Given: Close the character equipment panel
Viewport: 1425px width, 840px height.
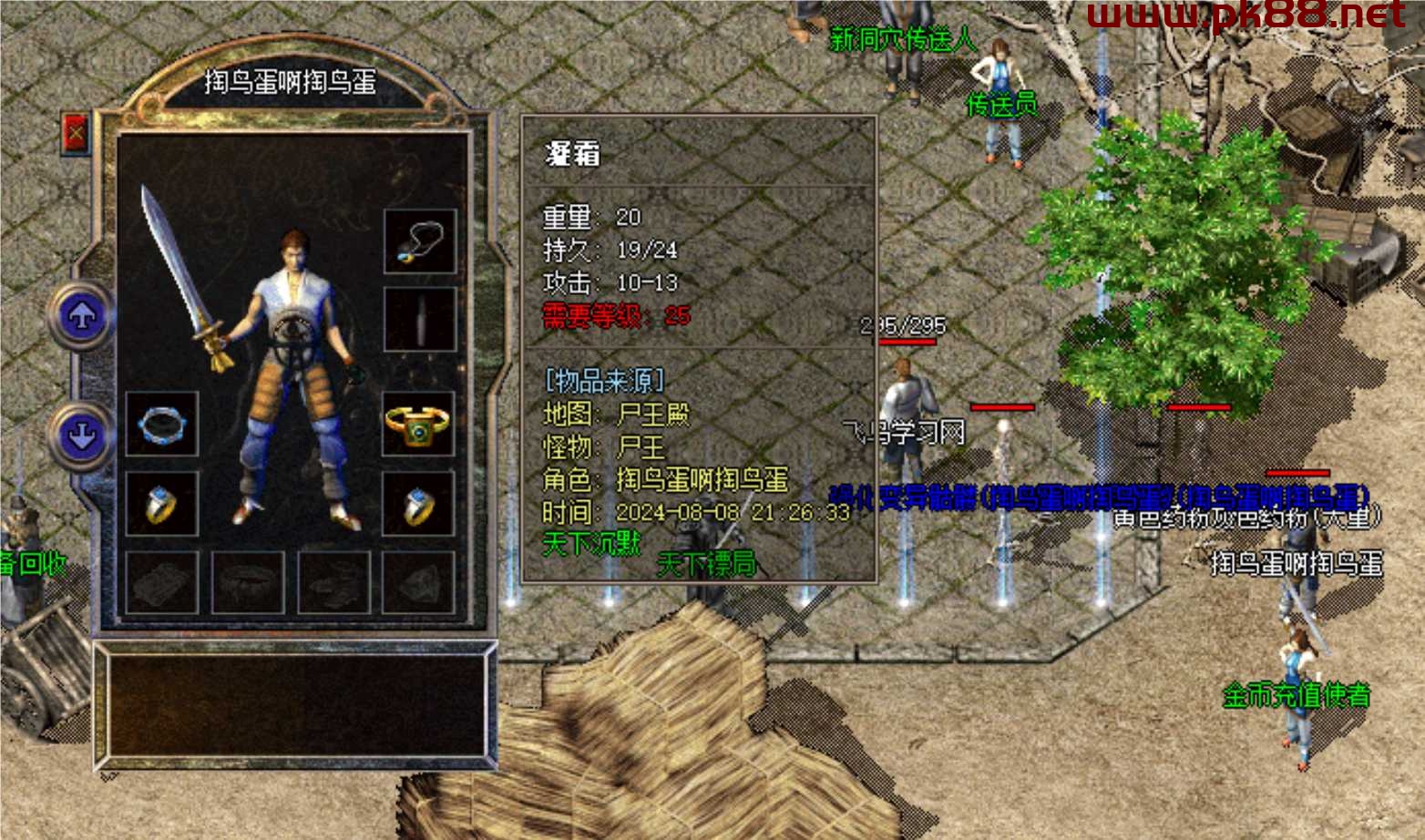Looking at the screenshot, I should coord(75,134).
